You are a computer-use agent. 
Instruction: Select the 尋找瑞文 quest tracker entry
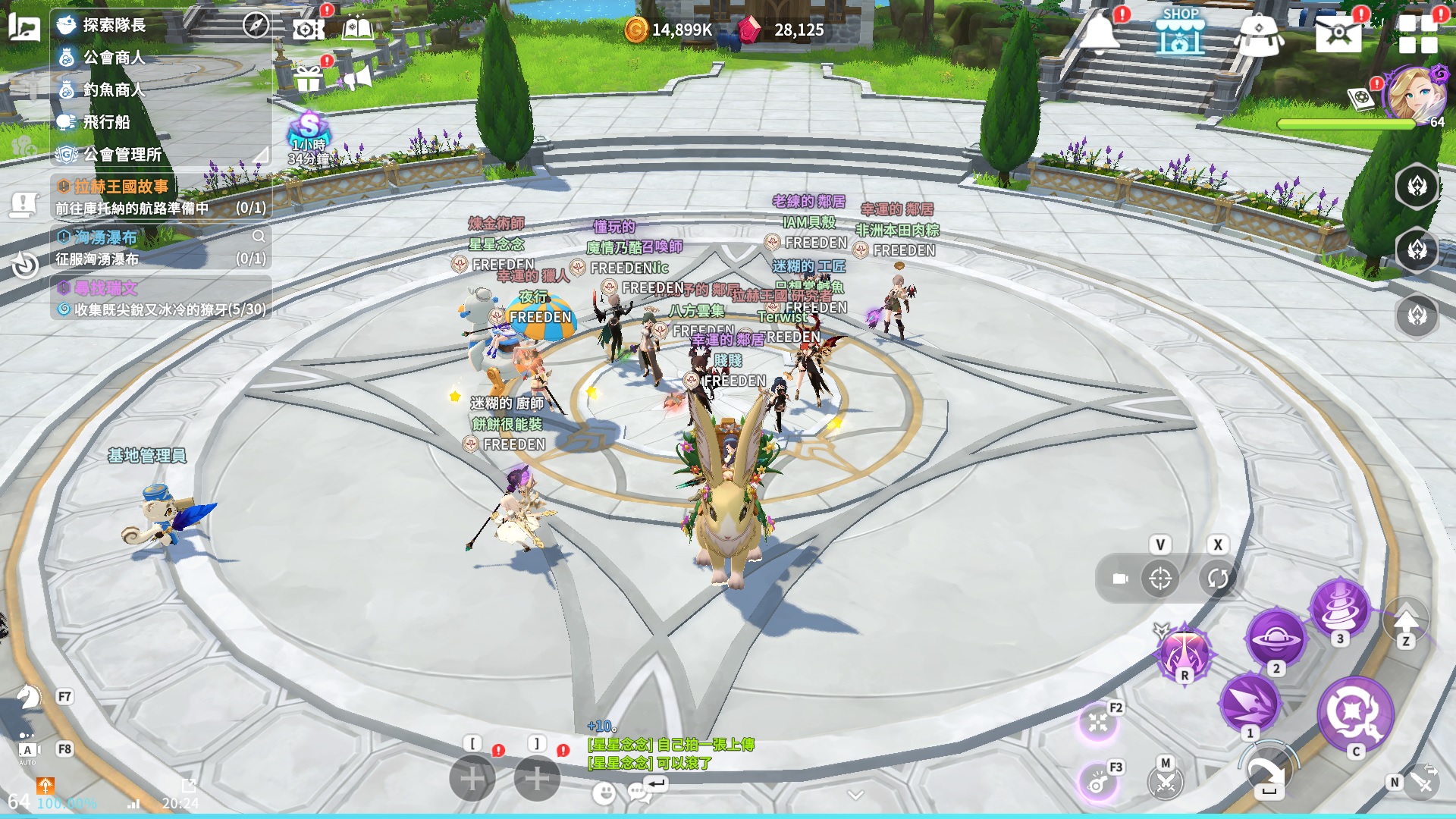106,288
